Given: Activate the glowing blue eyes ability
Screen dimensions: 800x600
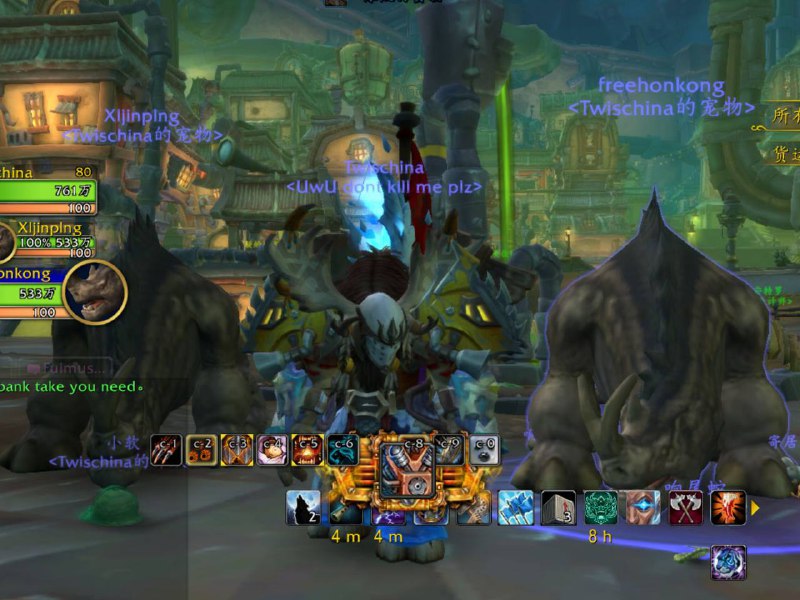Looking at the screenshot, I should tap(643, 508).
